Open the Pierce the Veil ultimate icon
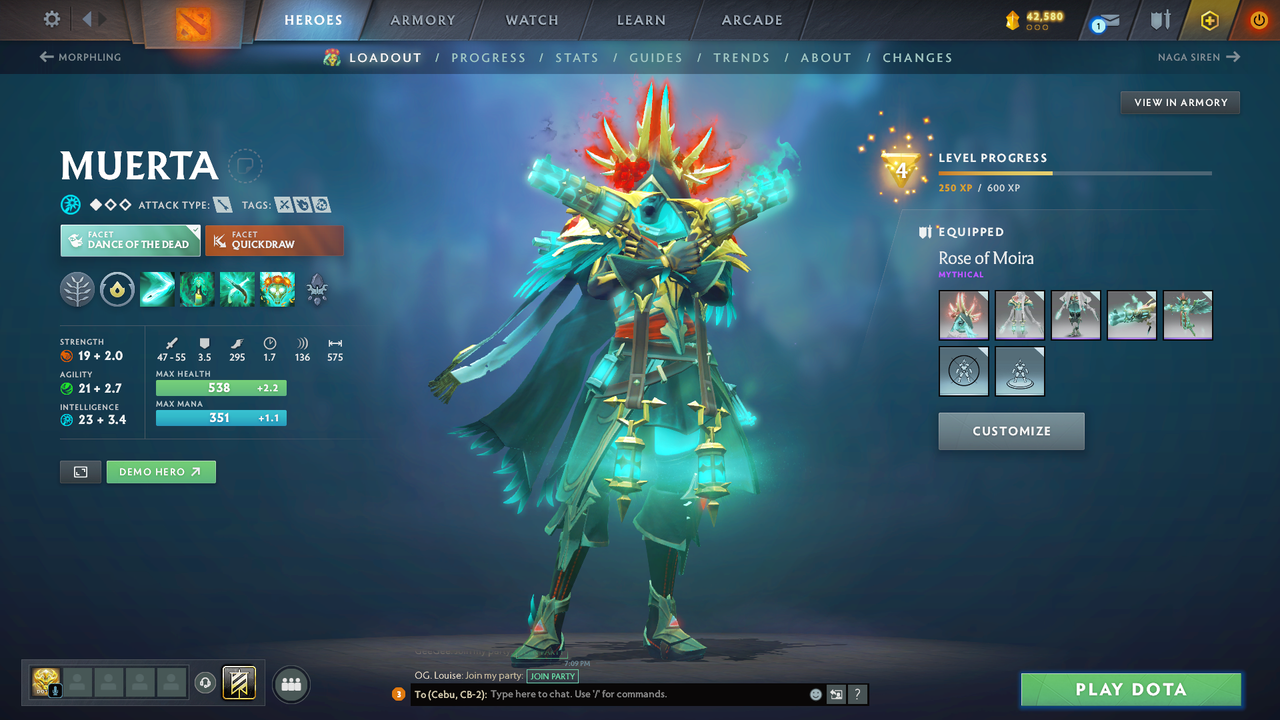Viewport: 1280px width, 720px height. pyautogui.click(x=277, y=290)
